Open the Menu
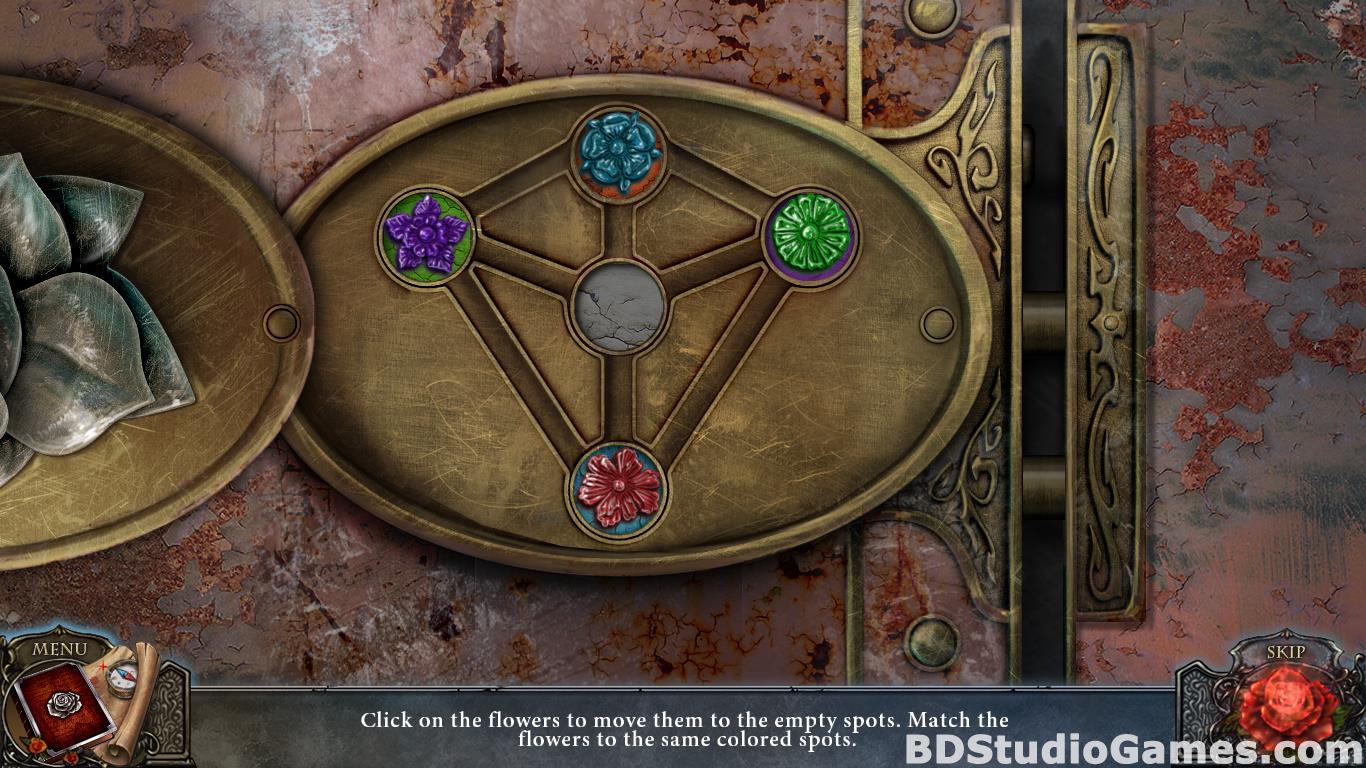1366x768 pixels. [x=60, y=648]
